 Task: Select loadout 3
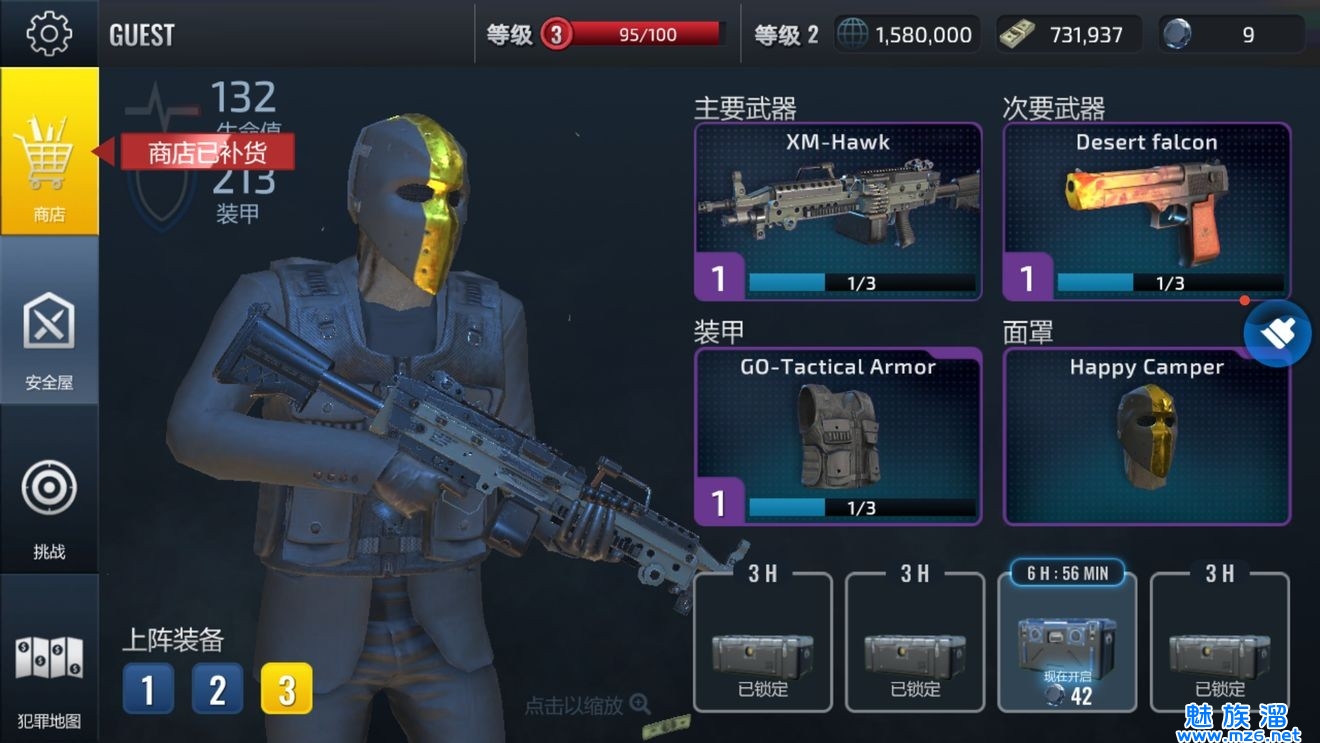tap(286, 689)
